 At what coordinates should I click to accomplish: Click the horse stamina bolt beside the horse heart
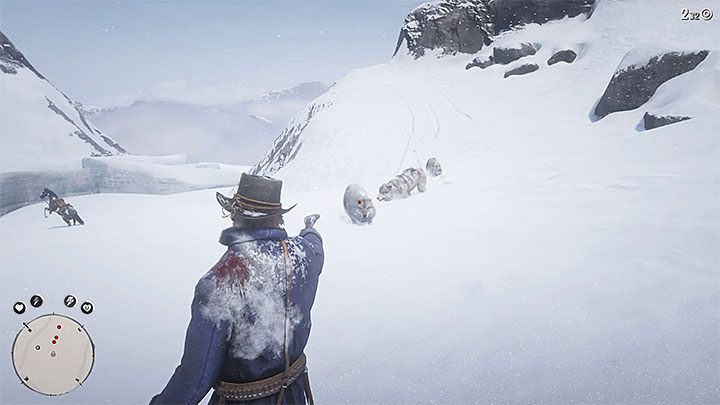[70, 300]
